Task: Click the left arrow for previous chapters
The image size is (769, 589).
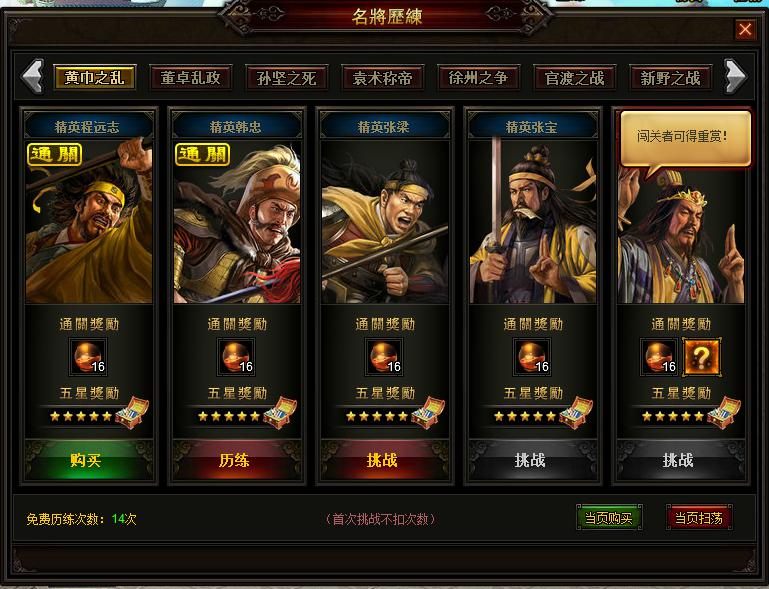Action: tap(33, 76)
